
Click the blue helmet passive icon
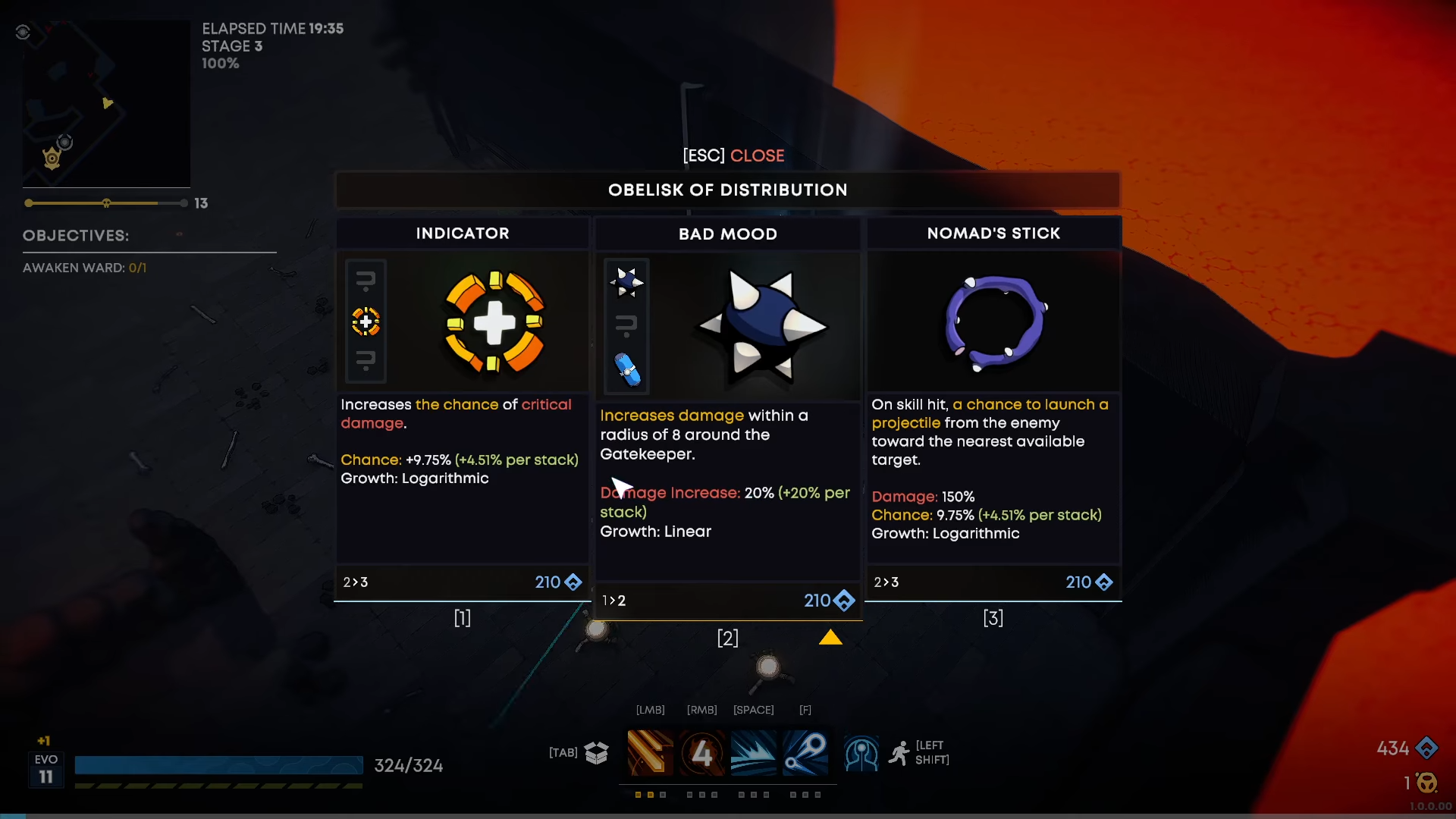[x=861, y=753]
